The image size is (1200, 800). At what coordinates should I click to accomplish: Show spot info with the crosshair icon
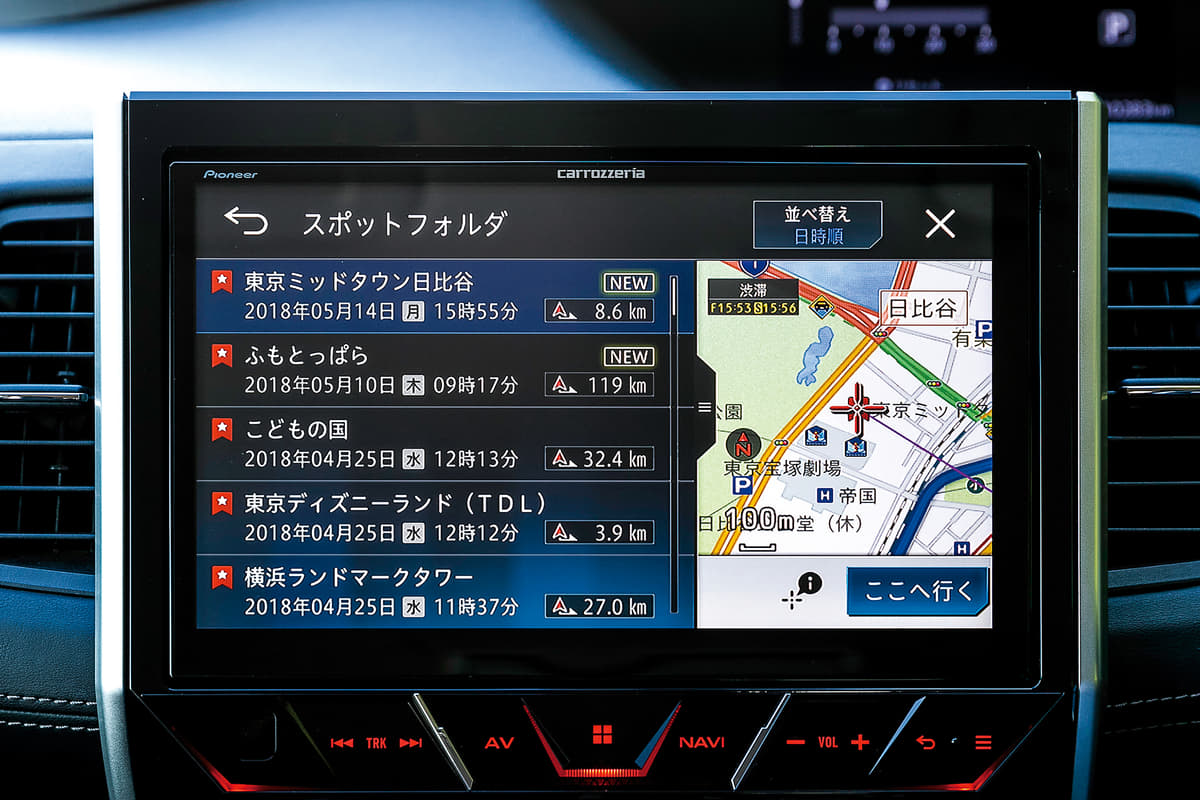(x=802, y=591)
